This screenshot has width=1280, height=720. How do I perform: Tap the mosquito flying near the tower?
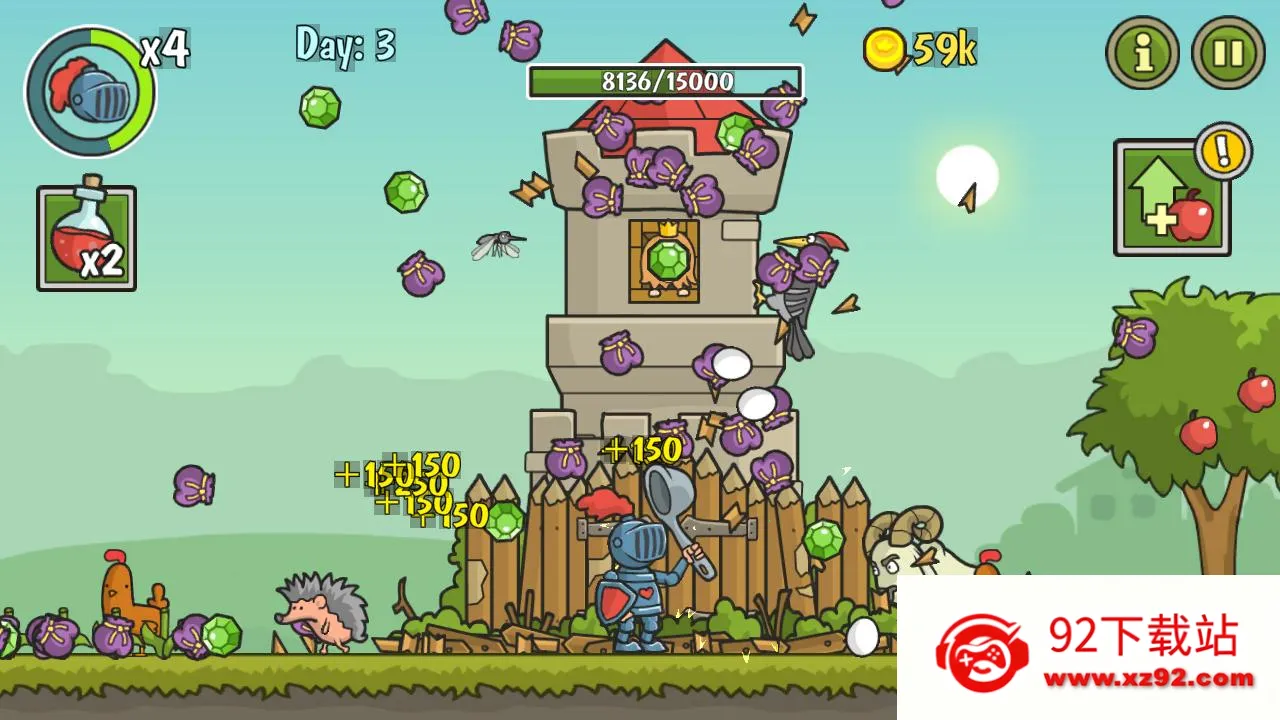[497, 245]
